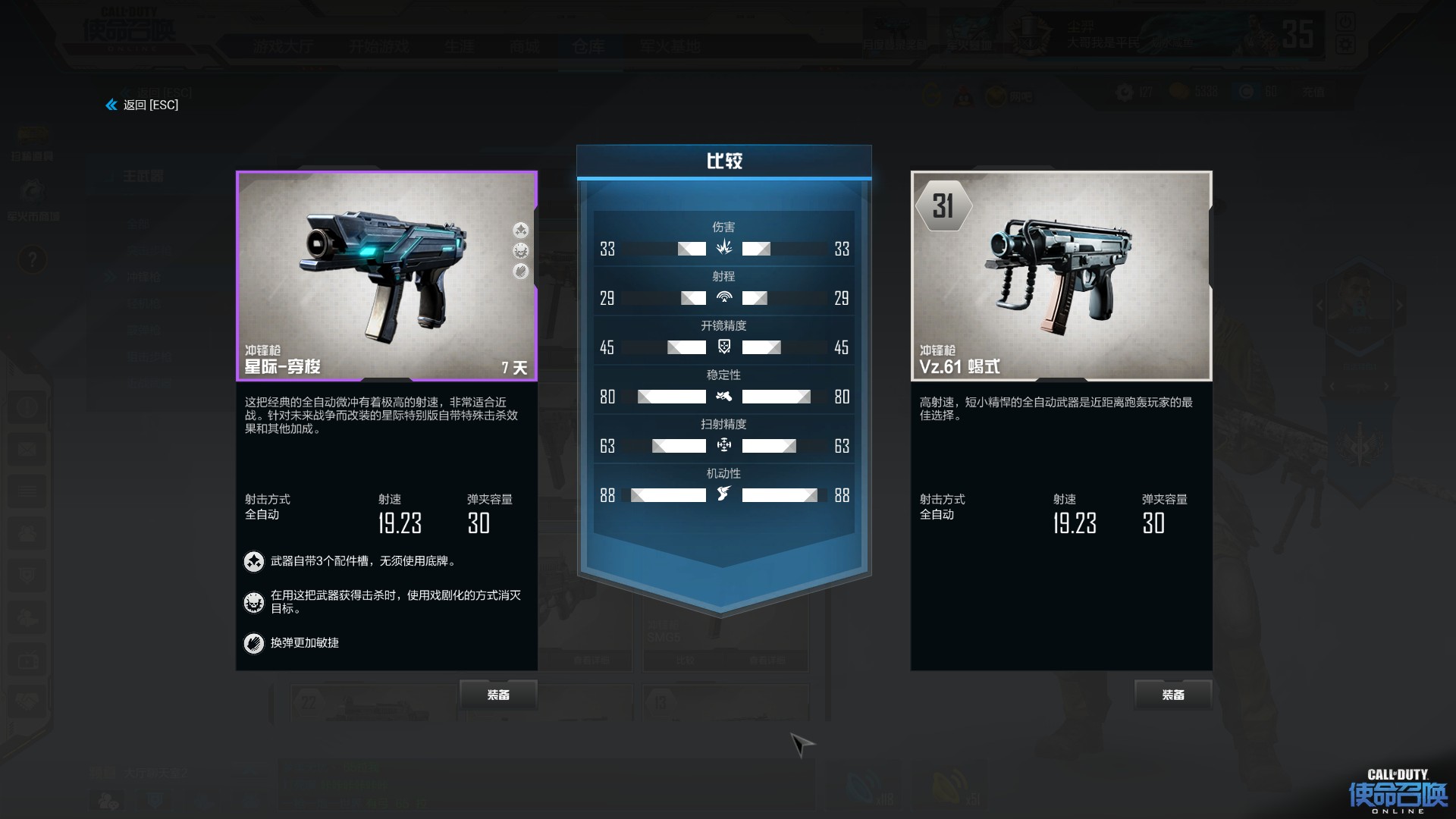Viewport: 1456px width, 819px height.
Task: Select the Vz.61 蝎式 weapon card
Action: 1061,276
